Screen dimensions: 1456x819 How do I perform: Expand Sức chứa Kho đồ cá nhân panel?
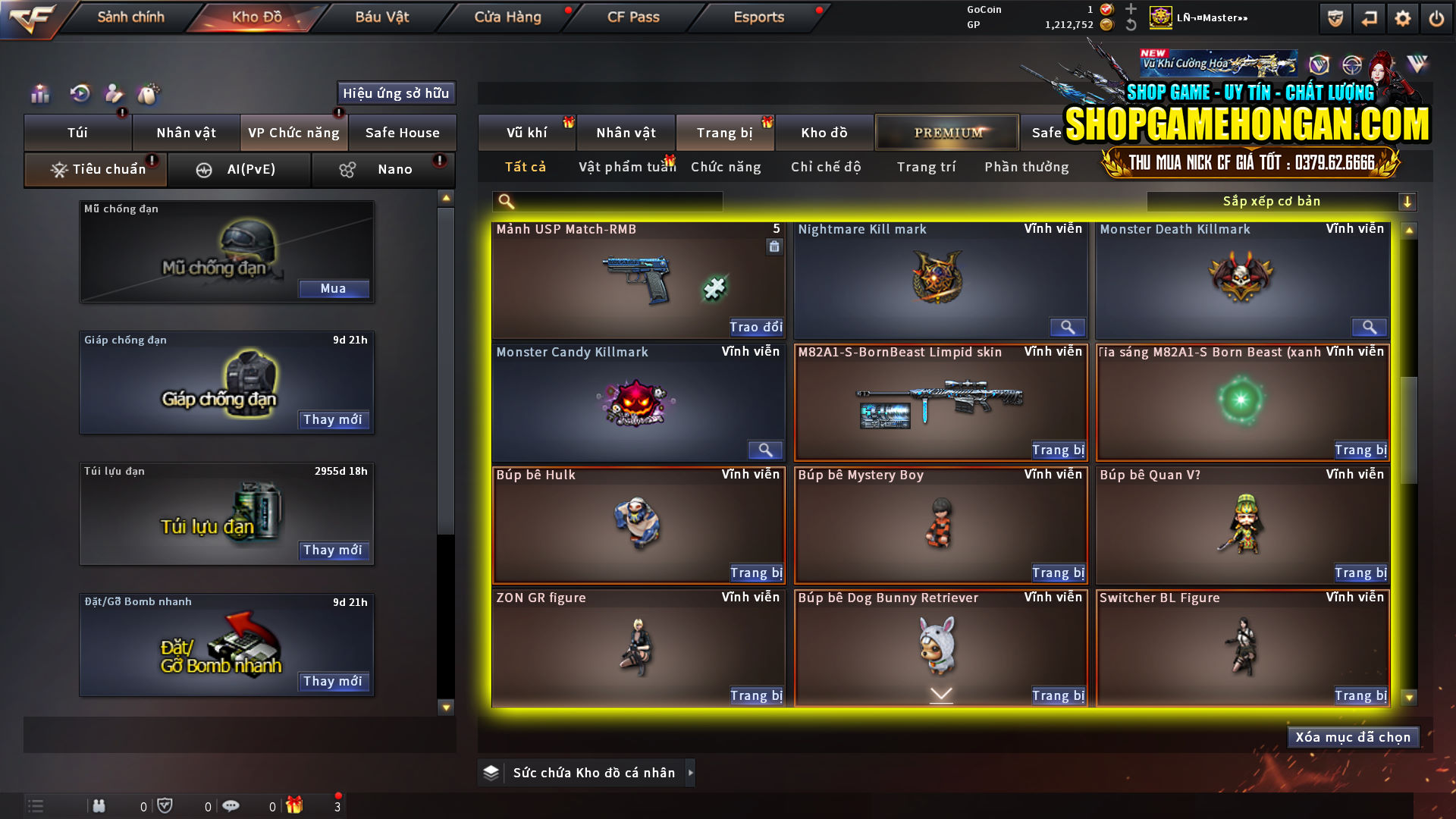pos(691,773)
